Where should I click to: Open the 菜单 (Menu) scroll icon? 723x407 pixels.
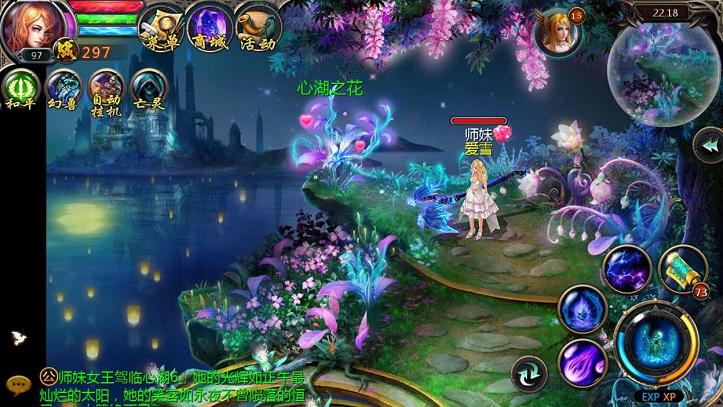coord(164,26)
